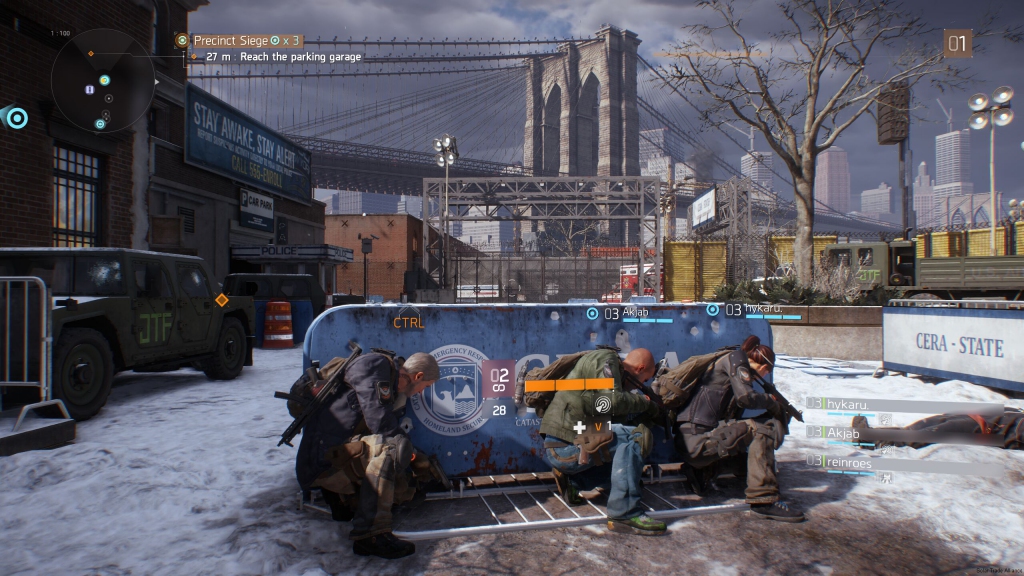Viewport: 1024px width, 576px height.
Task: Activate the Pulse skill icon
Action: click(603, 404)
